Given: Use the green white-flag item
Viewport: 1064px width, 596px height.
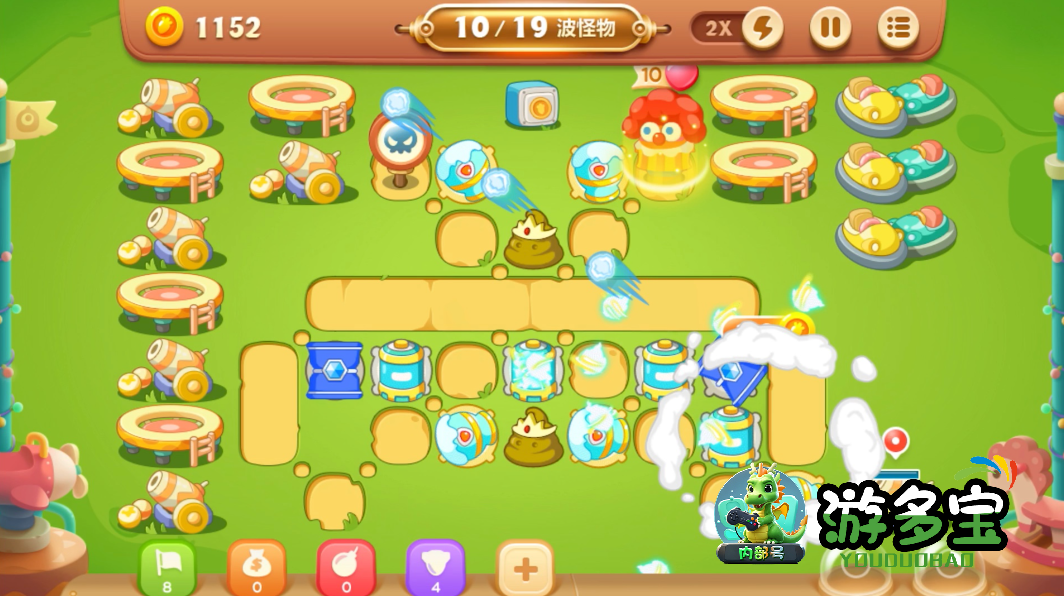Looking at the screenshot, I should pos(167,568).
